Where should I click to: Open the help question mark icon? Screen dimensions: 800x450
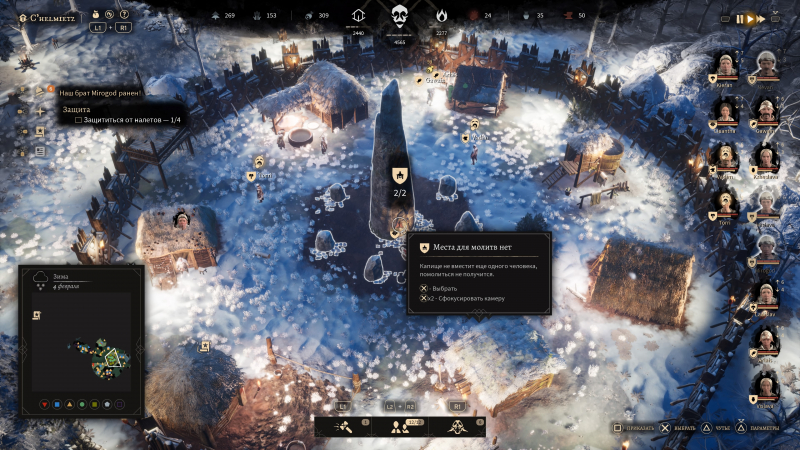point(124,16)
